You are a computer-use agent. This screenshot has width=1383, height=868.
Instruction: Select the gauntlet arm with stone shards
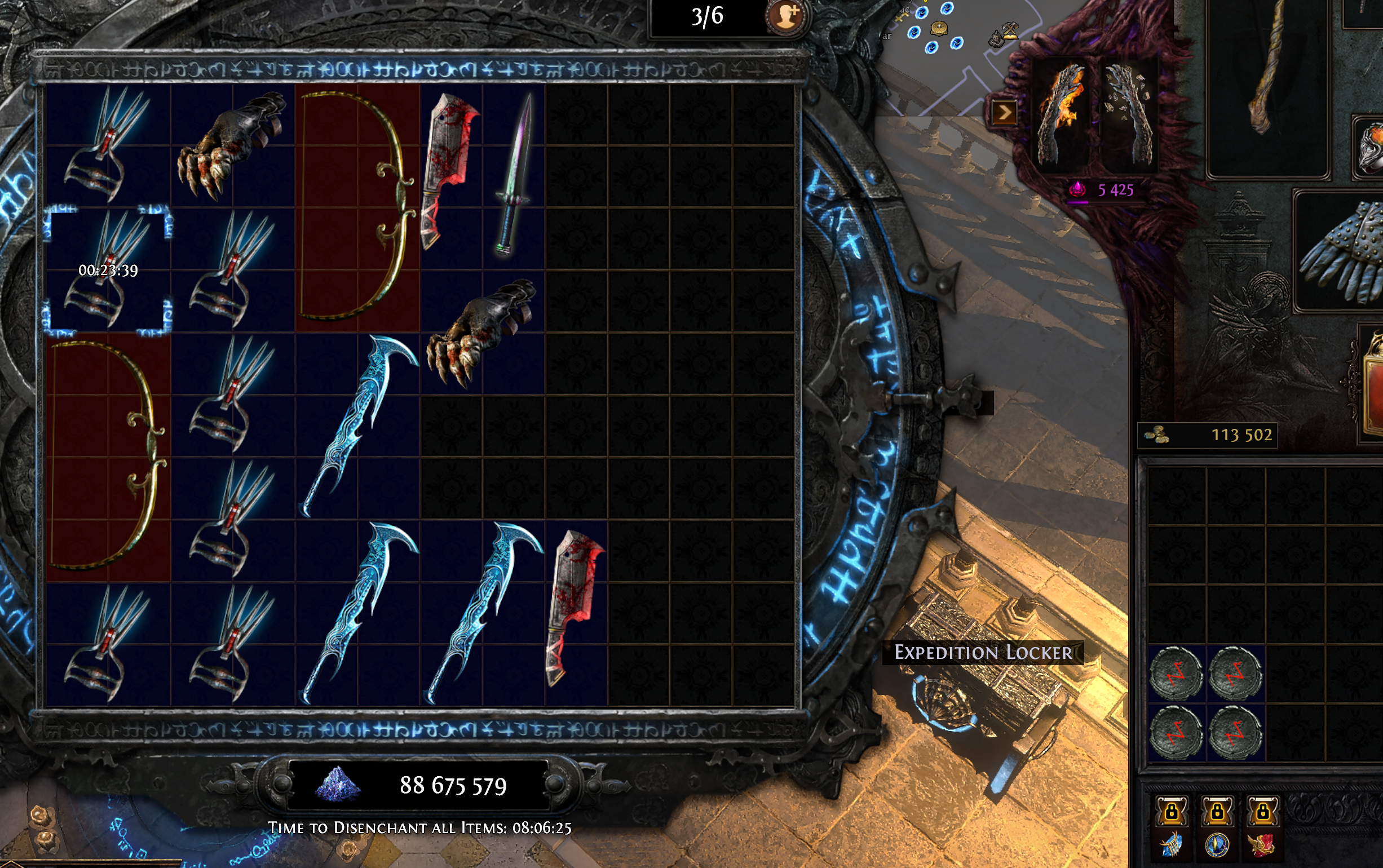click(1129, 115)
